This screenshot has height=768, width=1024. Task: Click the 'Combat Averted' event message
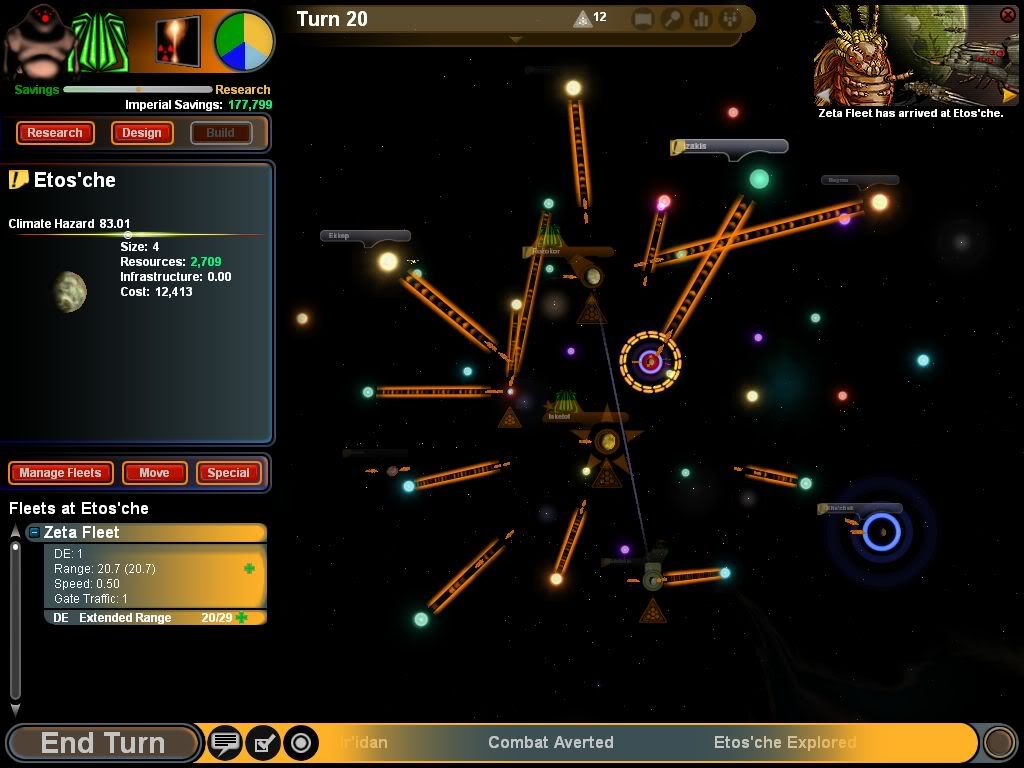551,742
